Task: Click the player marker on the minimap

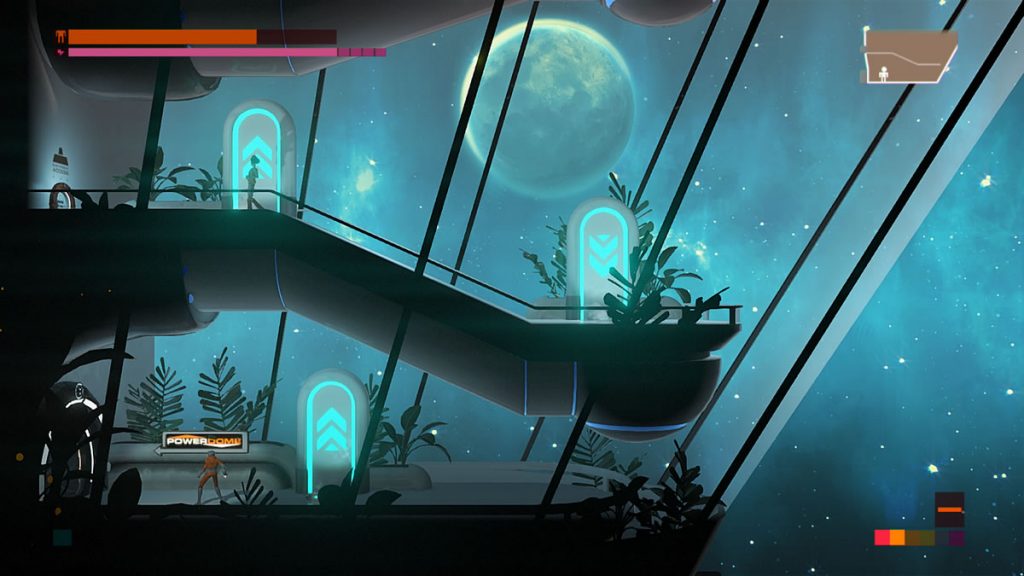Action: (883, 72)
